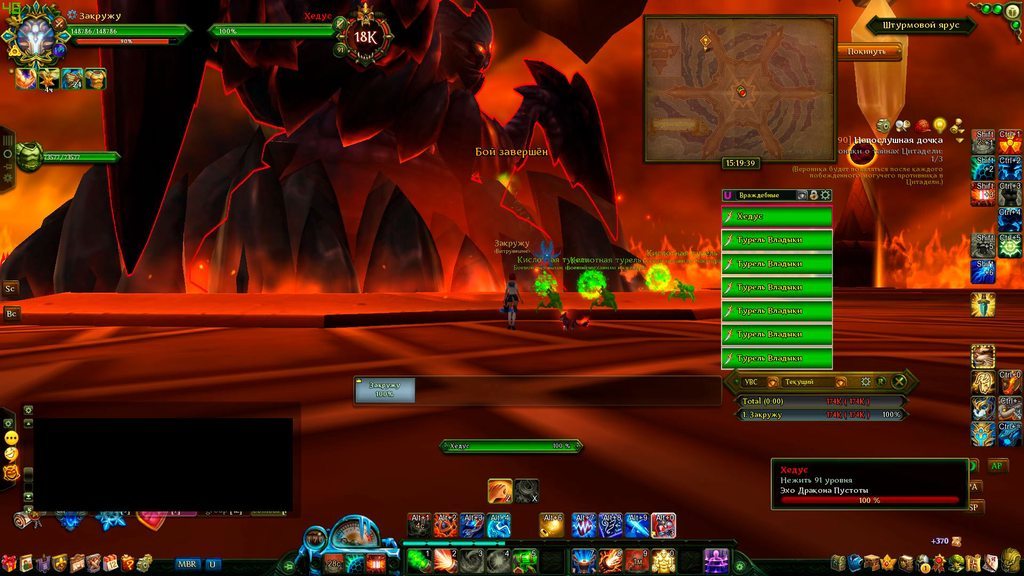Open the AP button panel
This screenshot has width=1024, height=576.
[997, 465]
